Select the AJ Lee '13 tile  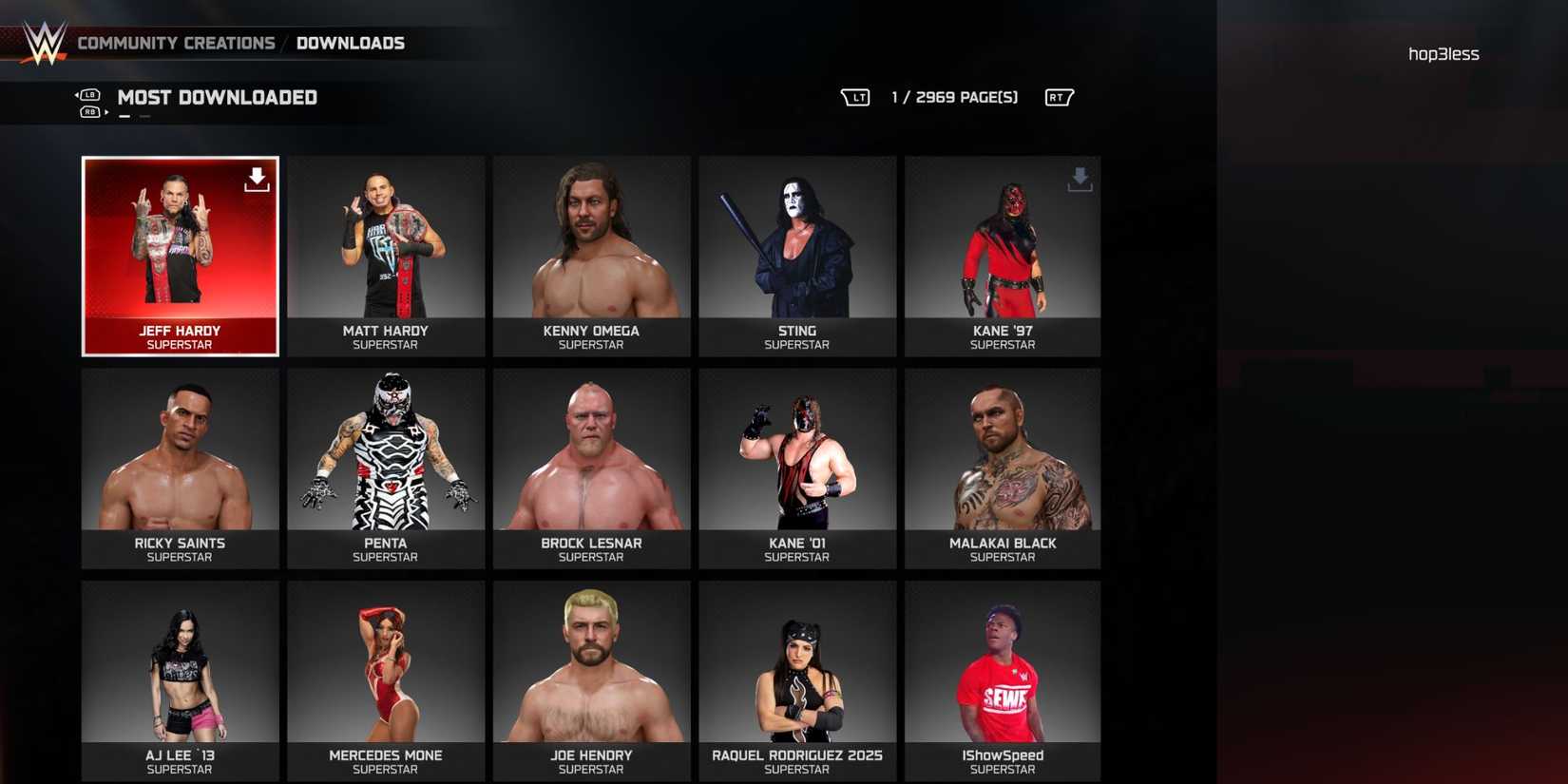point(180,680)
